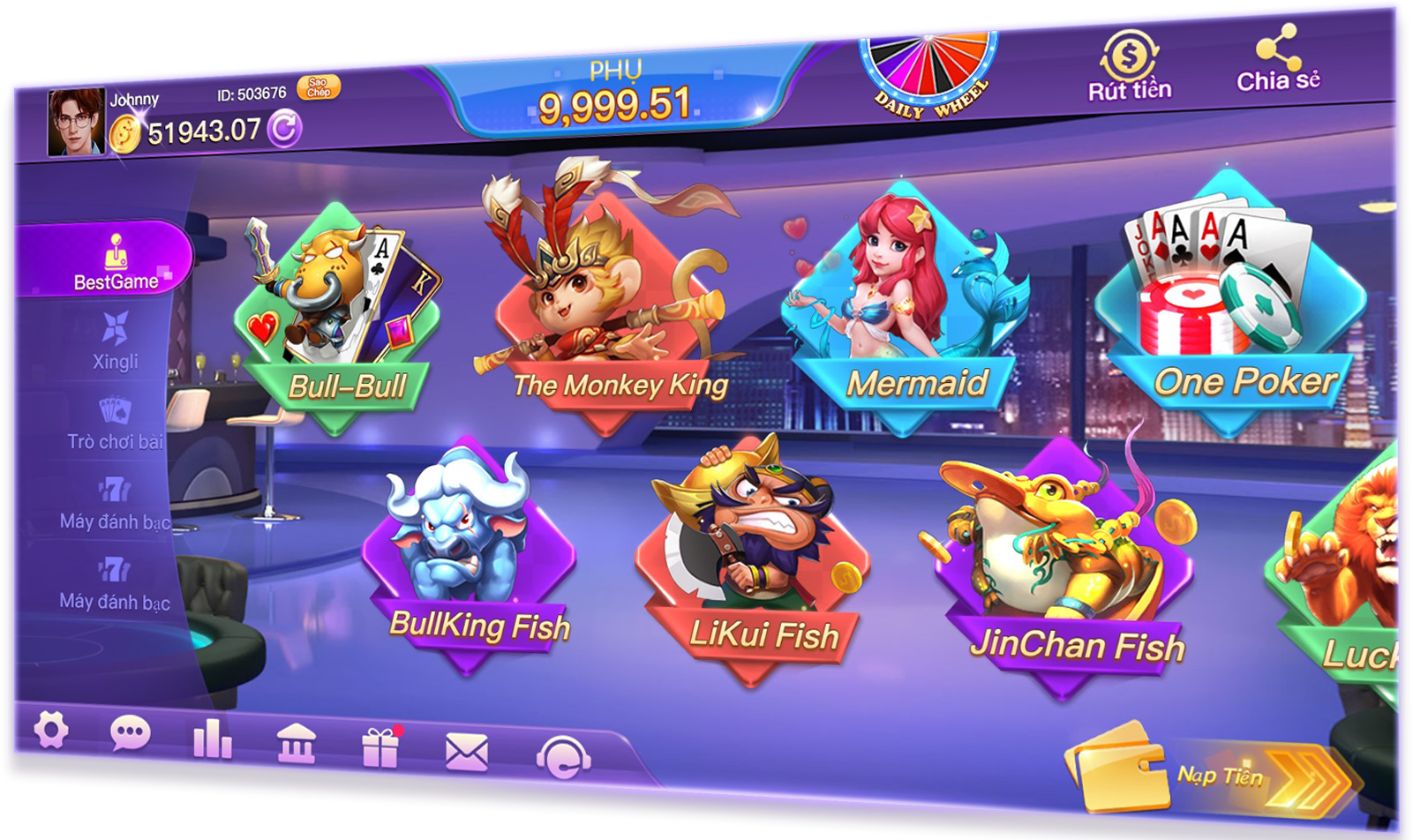The height and width of the screenshot is (840, 1413).
Task: View the leaderboard bar chart icon
Action: [213, 738]
